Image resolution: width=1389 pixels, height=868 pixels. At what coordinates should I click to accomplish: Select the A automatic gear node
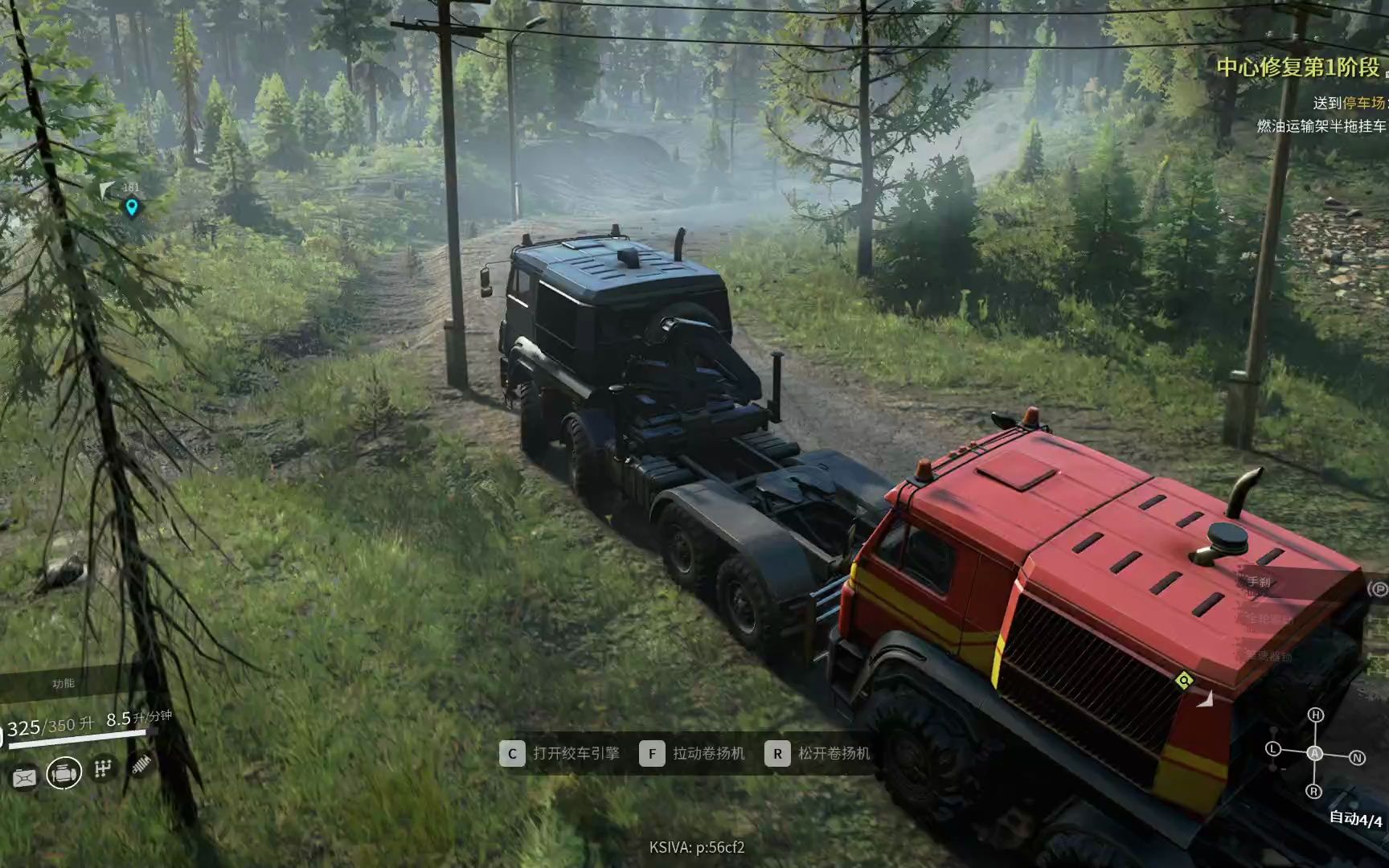(x=1314, y=753)
